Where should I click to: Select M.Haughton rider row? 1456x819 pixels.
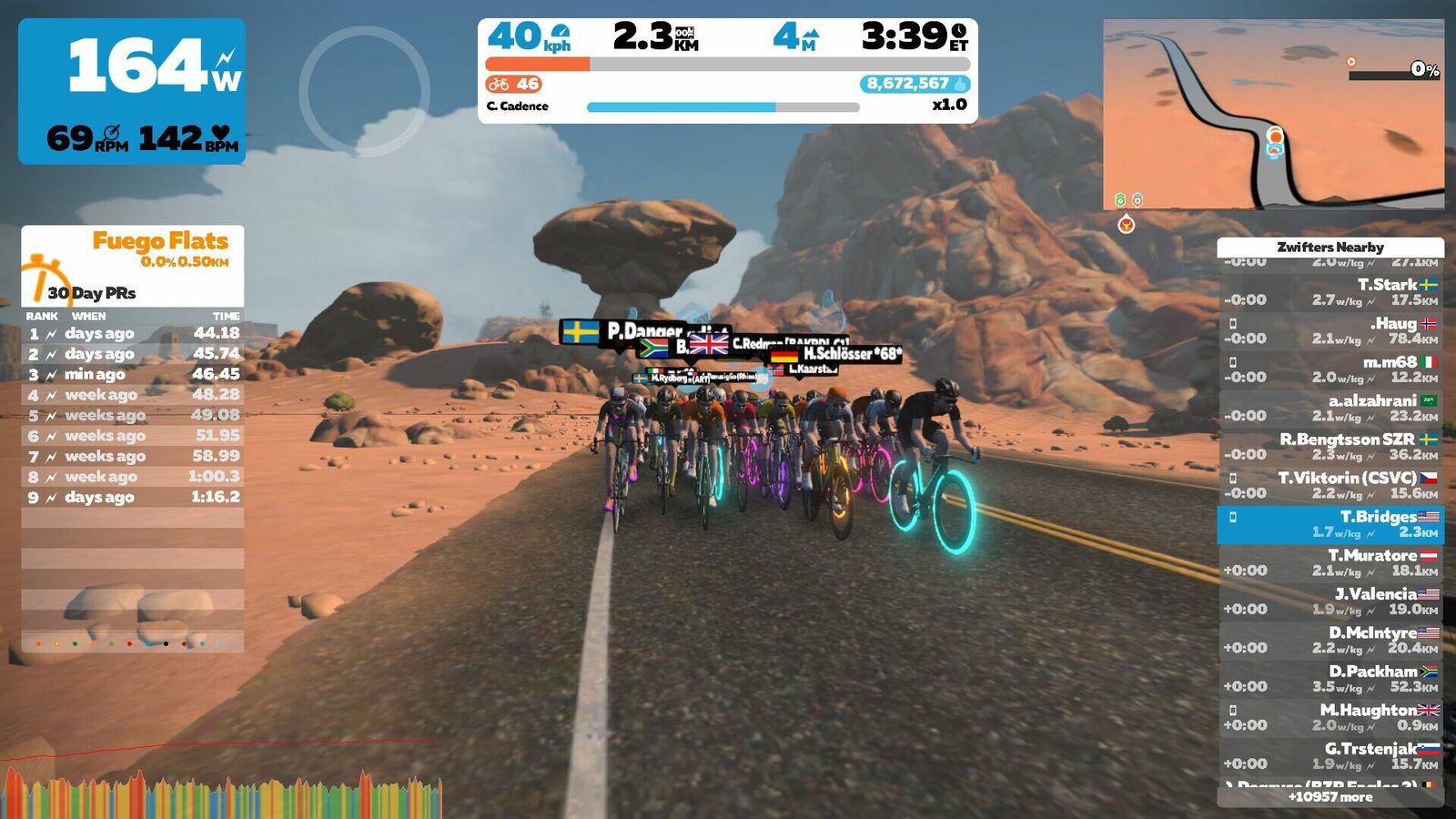(1330, 717)
